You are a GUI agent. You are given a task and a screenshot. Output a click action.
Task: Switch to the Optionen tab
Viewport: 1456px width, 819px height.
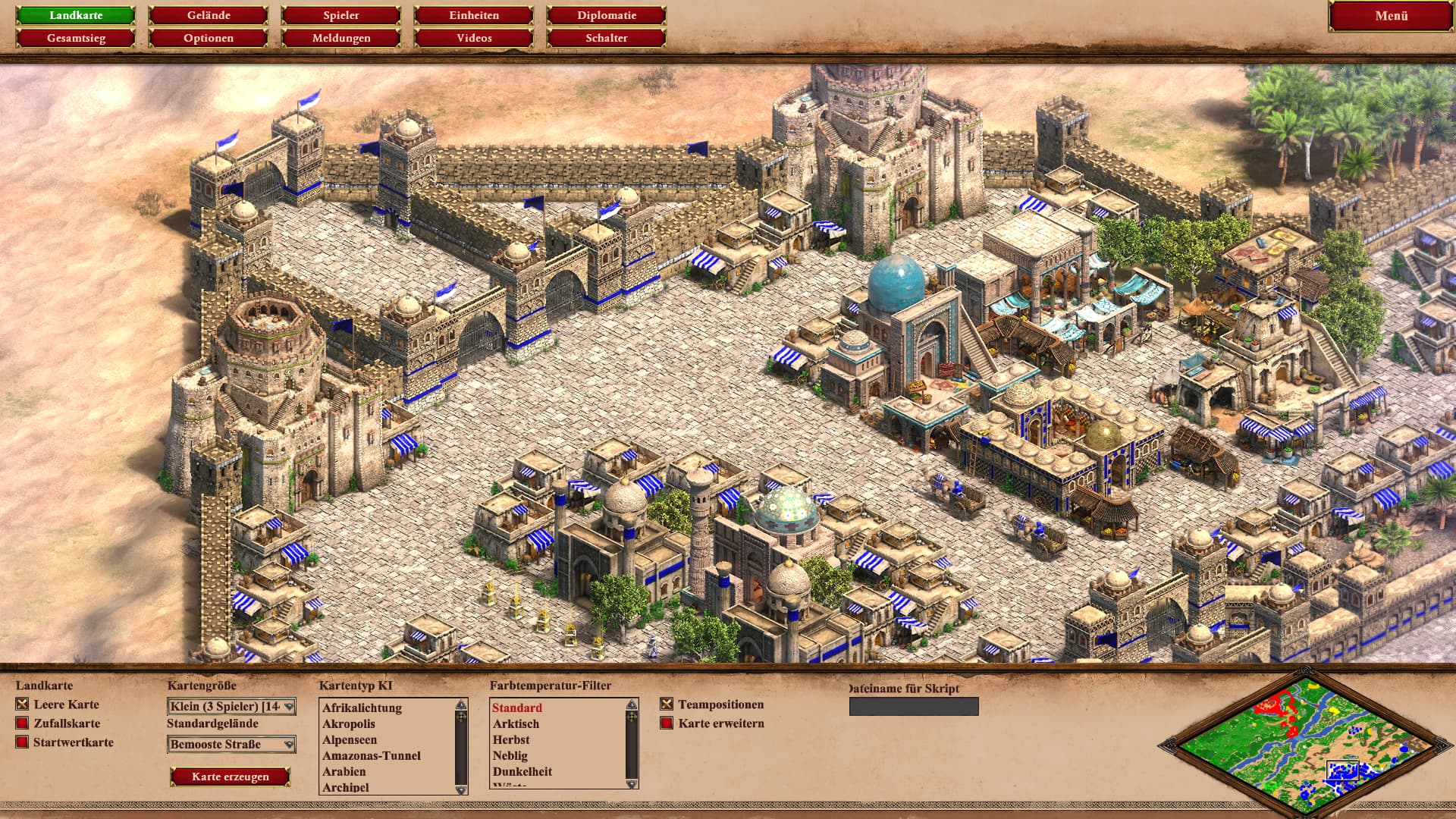[x=209, y=38]
